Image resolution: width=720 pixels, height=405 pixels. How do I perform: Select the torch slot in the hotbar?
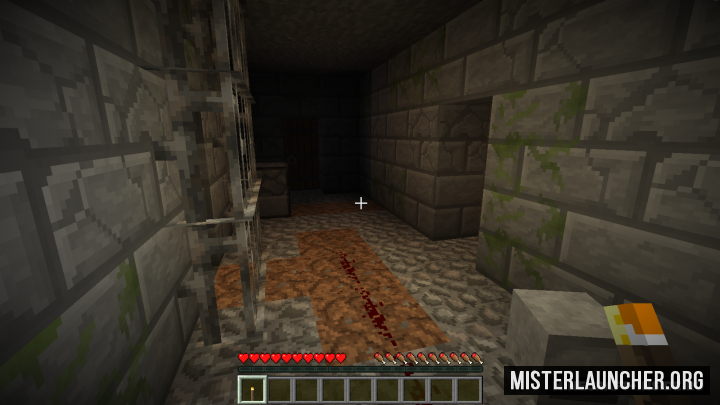pos(252,389)
